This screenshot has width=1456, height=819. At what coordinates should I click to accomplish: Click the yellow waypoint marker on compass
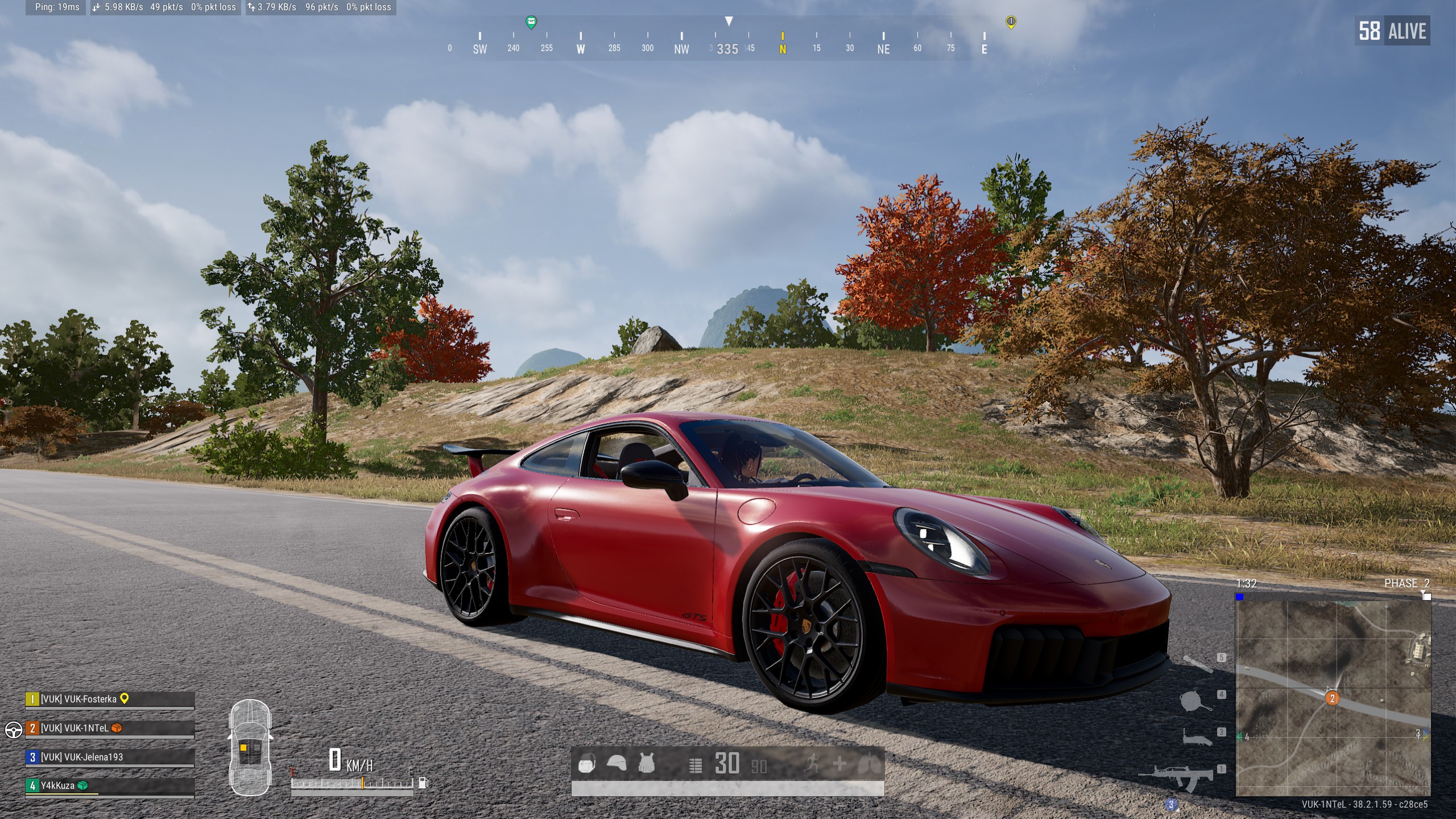coord(1011,22)
